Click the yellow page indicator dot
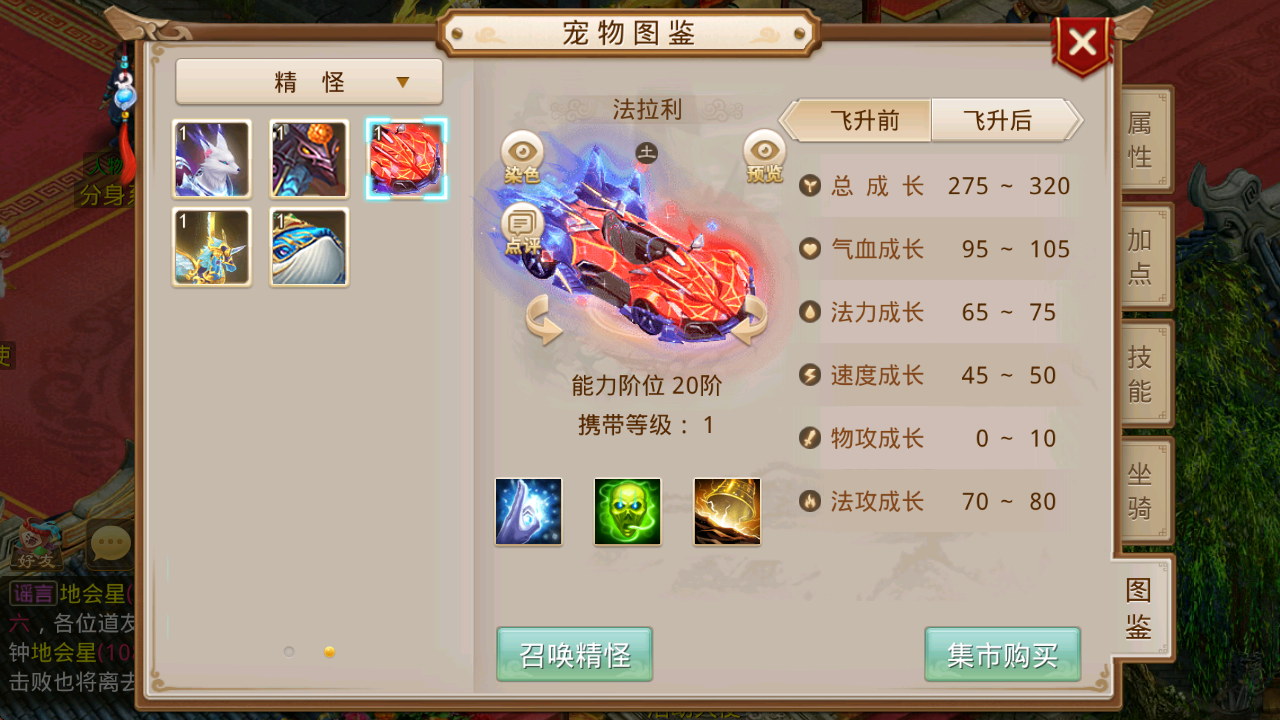Screen dimensions: 1280x720 tap(329, 650)
